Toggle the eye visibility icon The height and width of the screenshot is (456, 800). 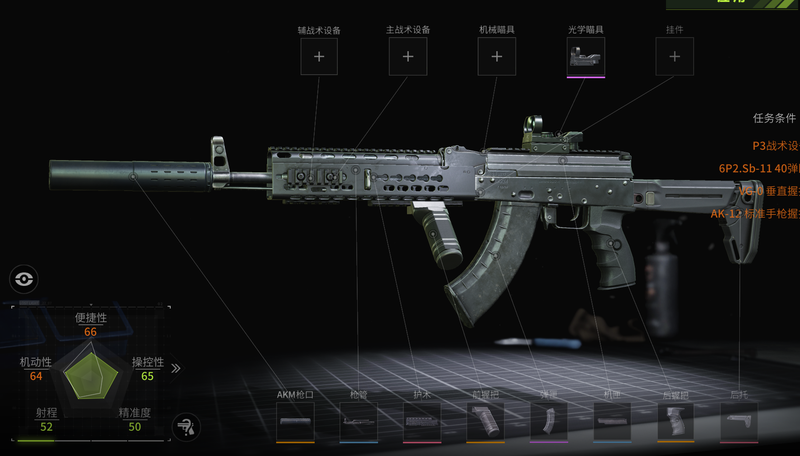pyautogui.click(x=23, y=280)
